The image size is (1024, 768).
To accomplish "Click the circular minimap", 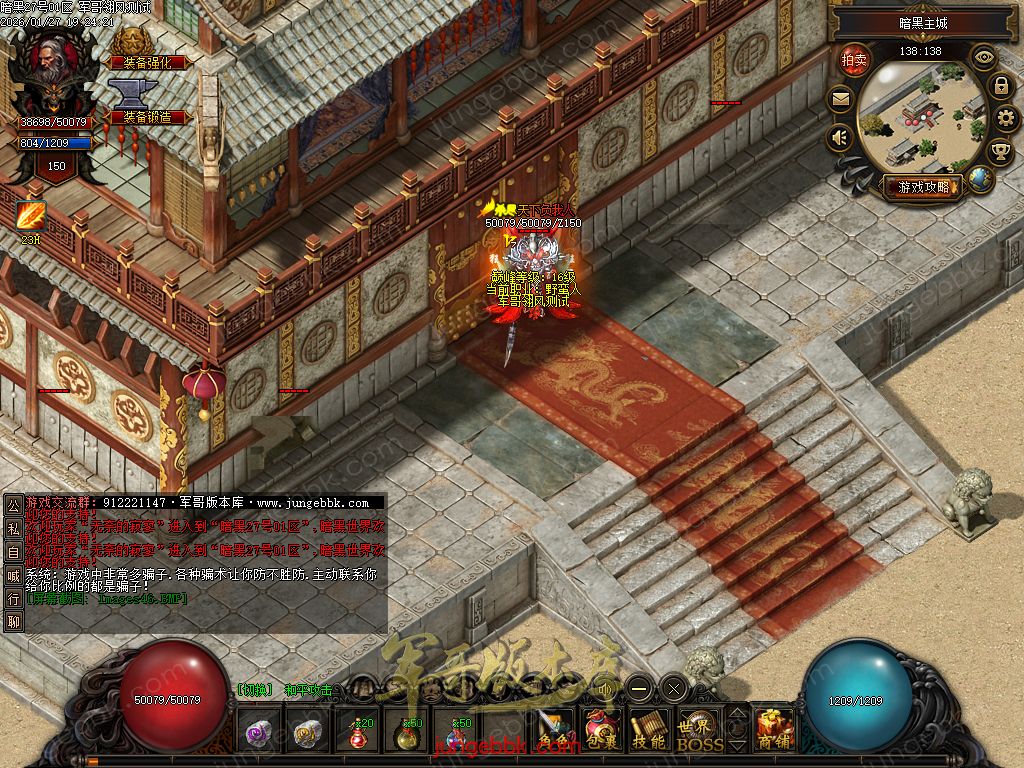I will (x=921, y=117).
